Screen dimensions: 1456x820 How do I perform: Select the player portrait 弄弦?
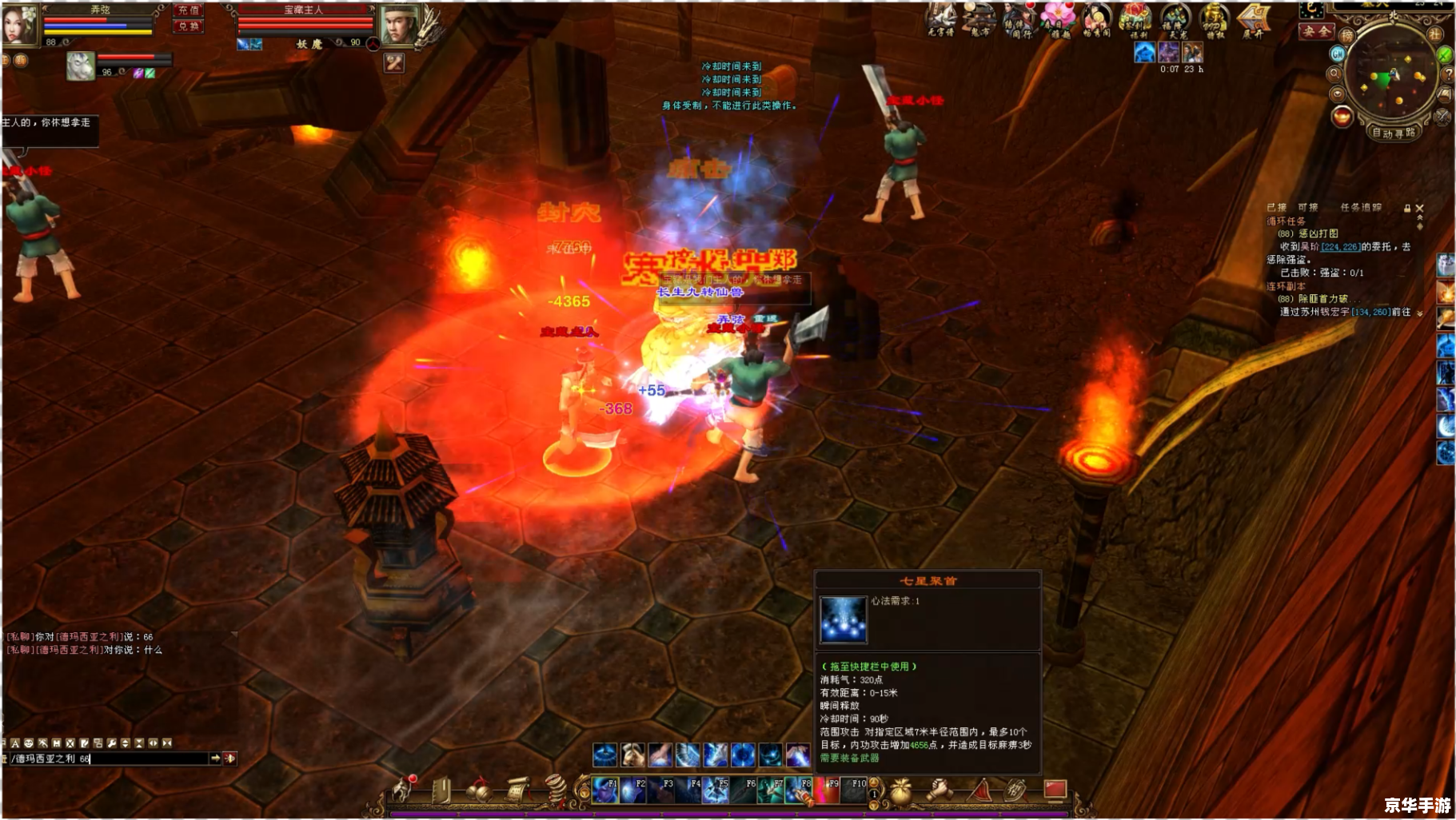pos(20,24)
